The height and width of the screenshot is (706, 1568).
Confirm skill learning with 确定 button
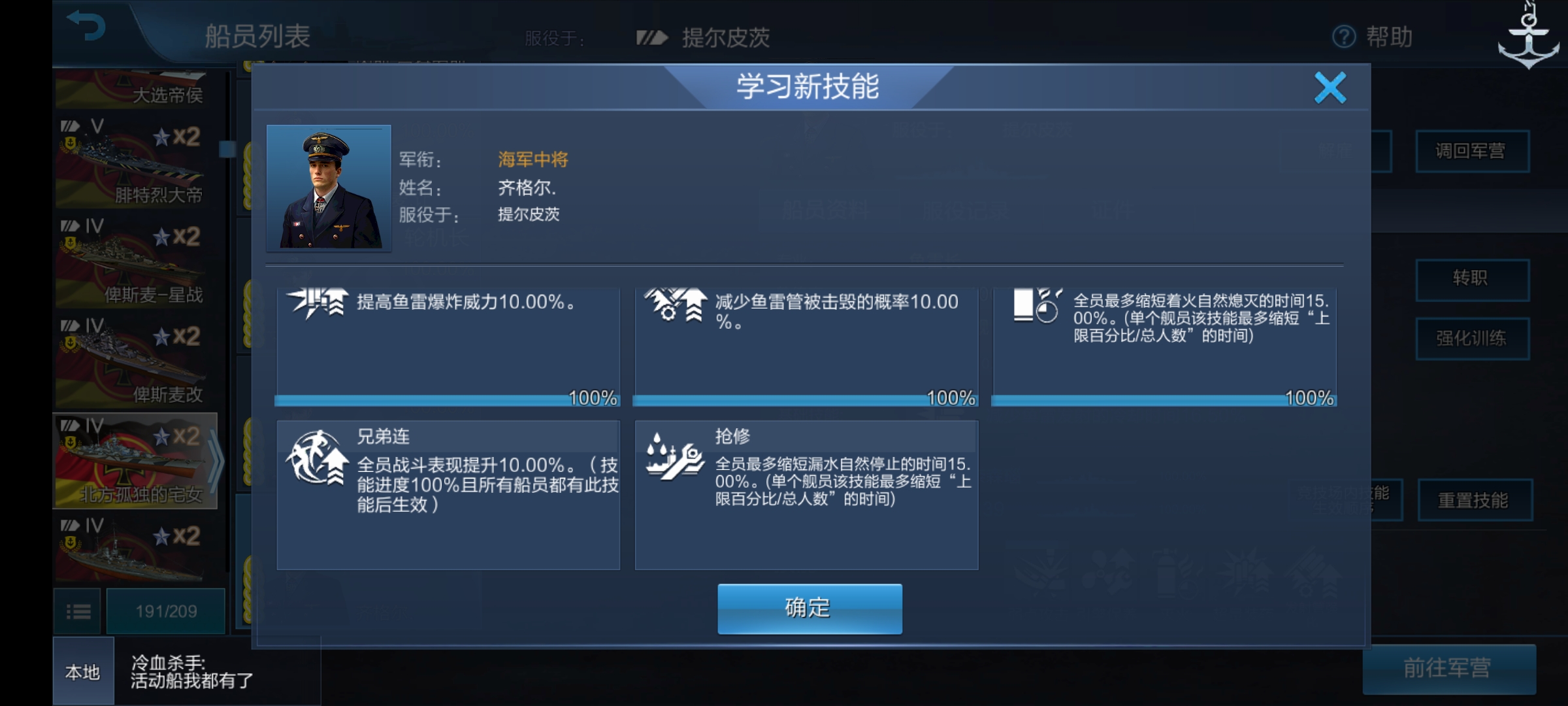pos(809,608)
